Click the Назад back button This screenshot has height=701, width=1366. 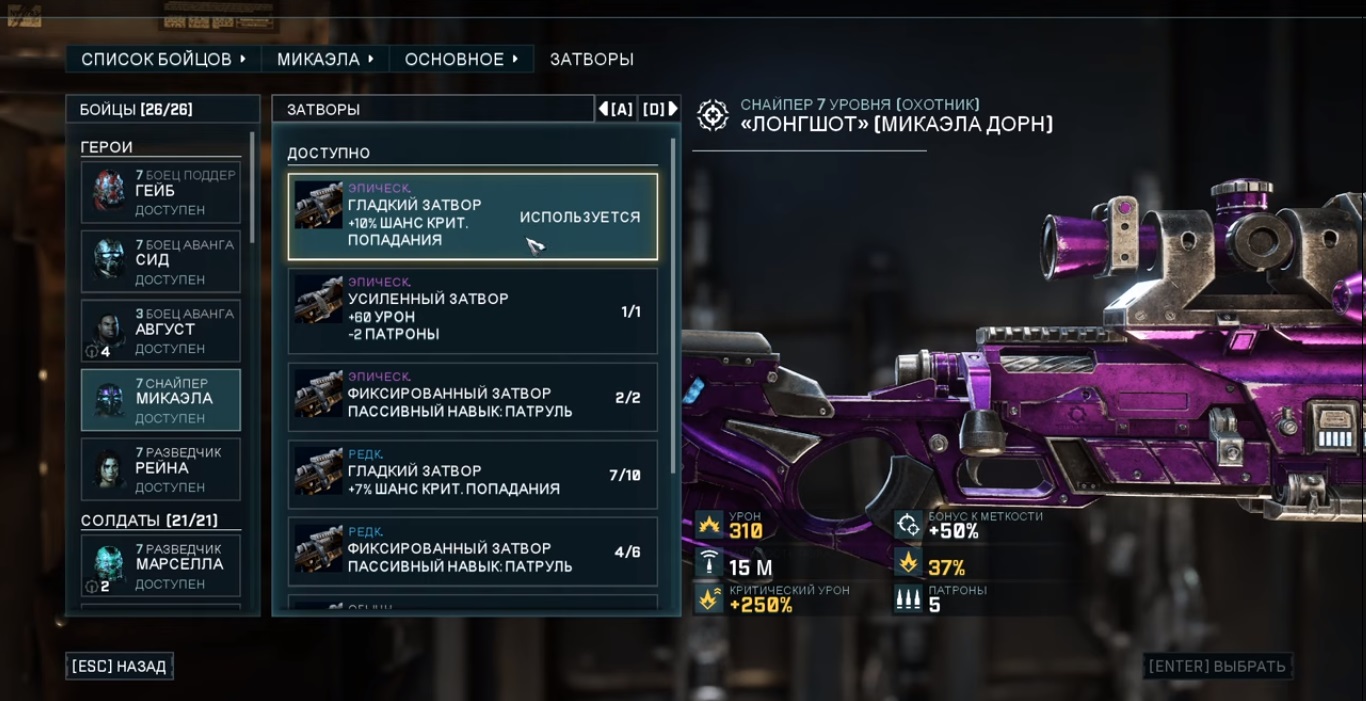(120, 666)
